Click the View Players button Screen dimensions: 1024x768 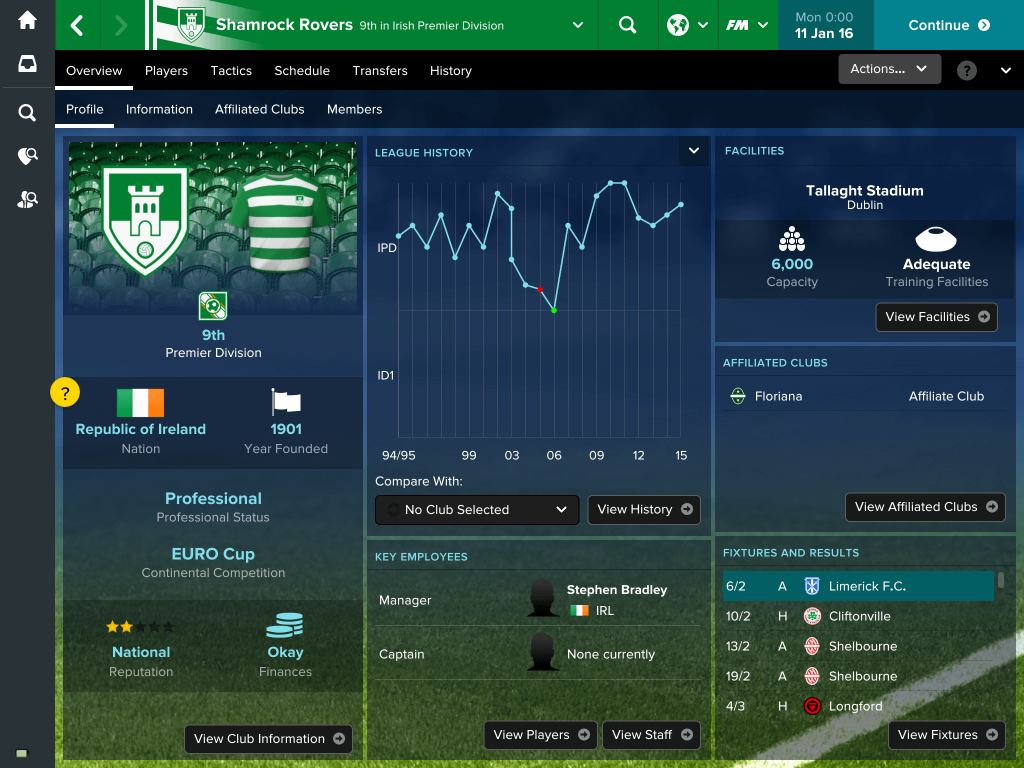[540, 735]
